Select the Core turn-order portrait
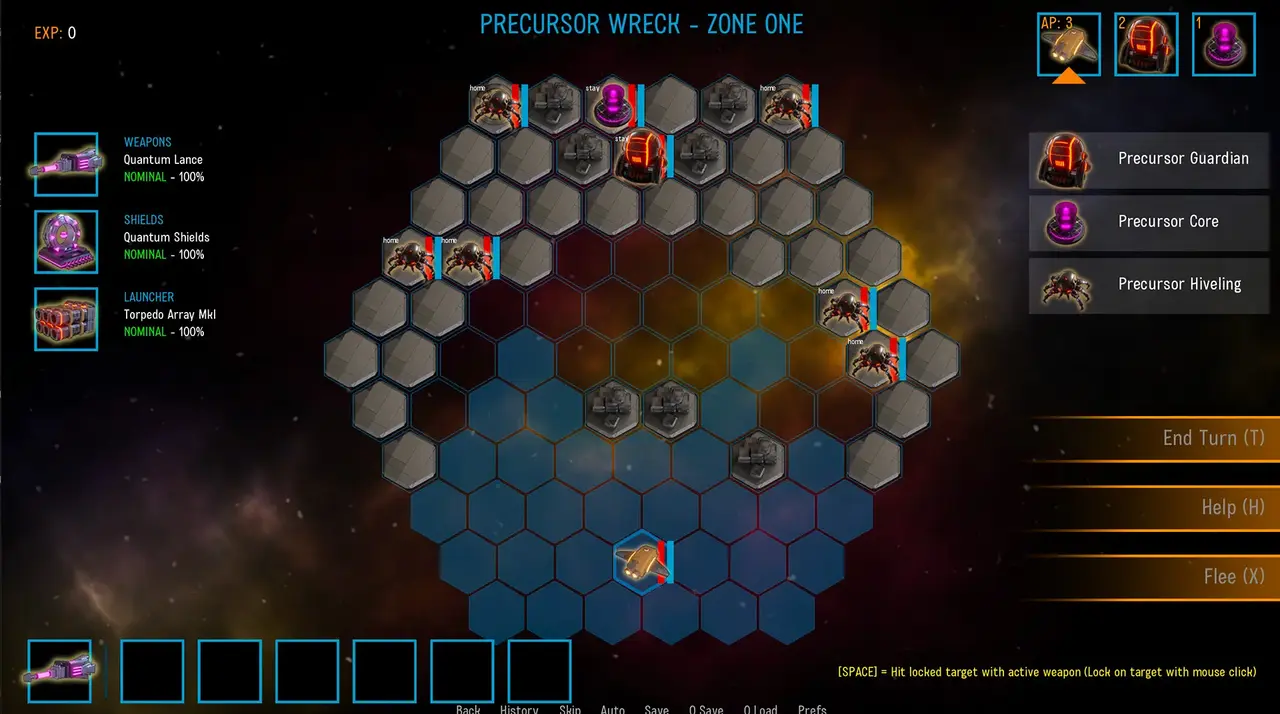The height and width of the screenshot is (714, 1280). (x=1223, y=44)
